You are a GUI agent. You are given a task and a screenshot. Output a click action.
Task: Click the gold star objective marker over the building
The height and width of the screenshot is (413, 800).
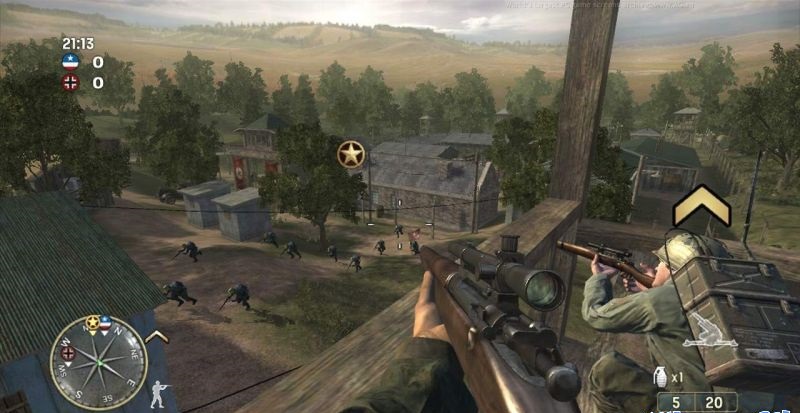(350, 154)
